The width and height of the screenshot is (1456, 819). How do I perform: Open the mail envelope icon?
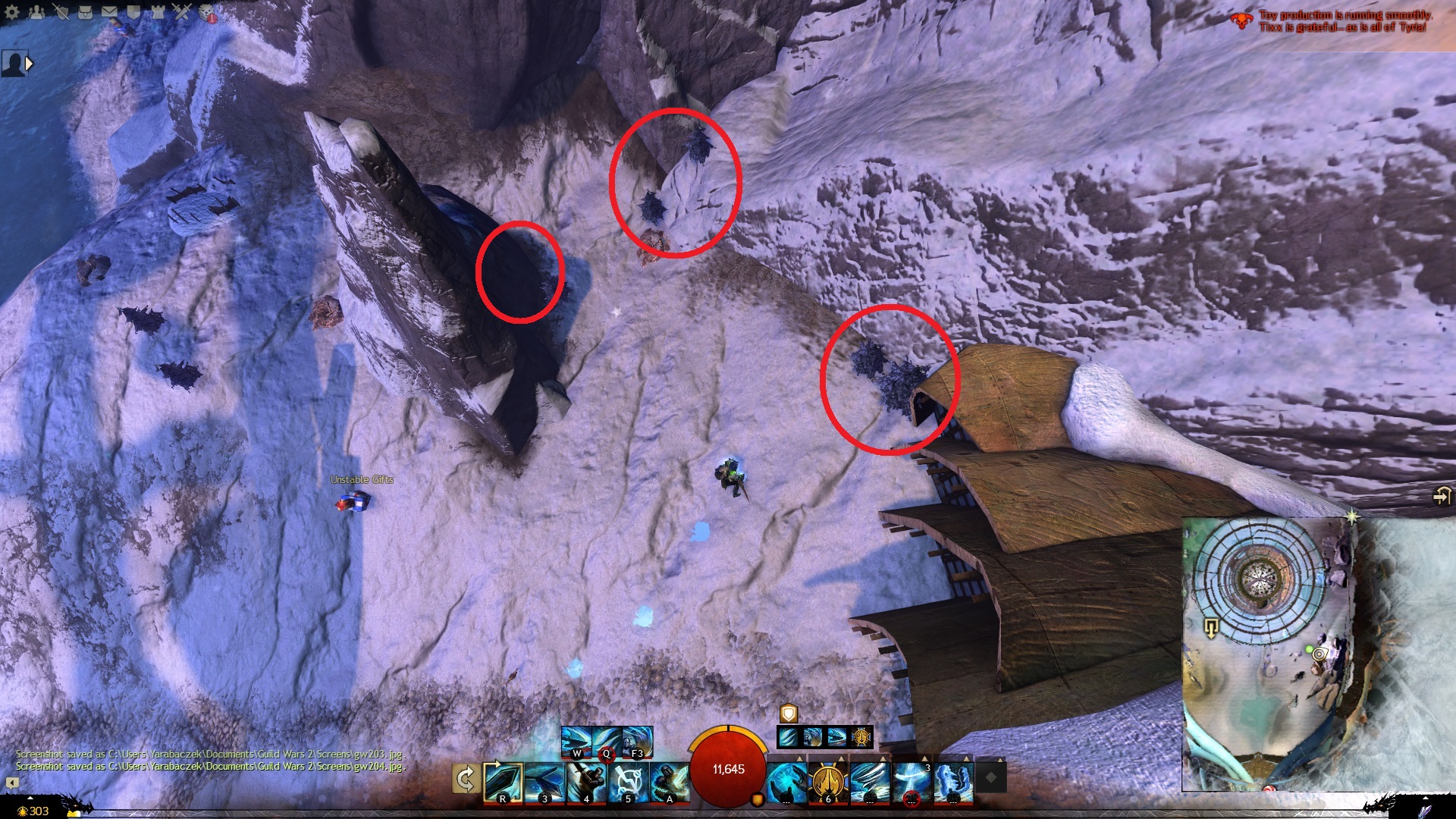coord(109,11)
